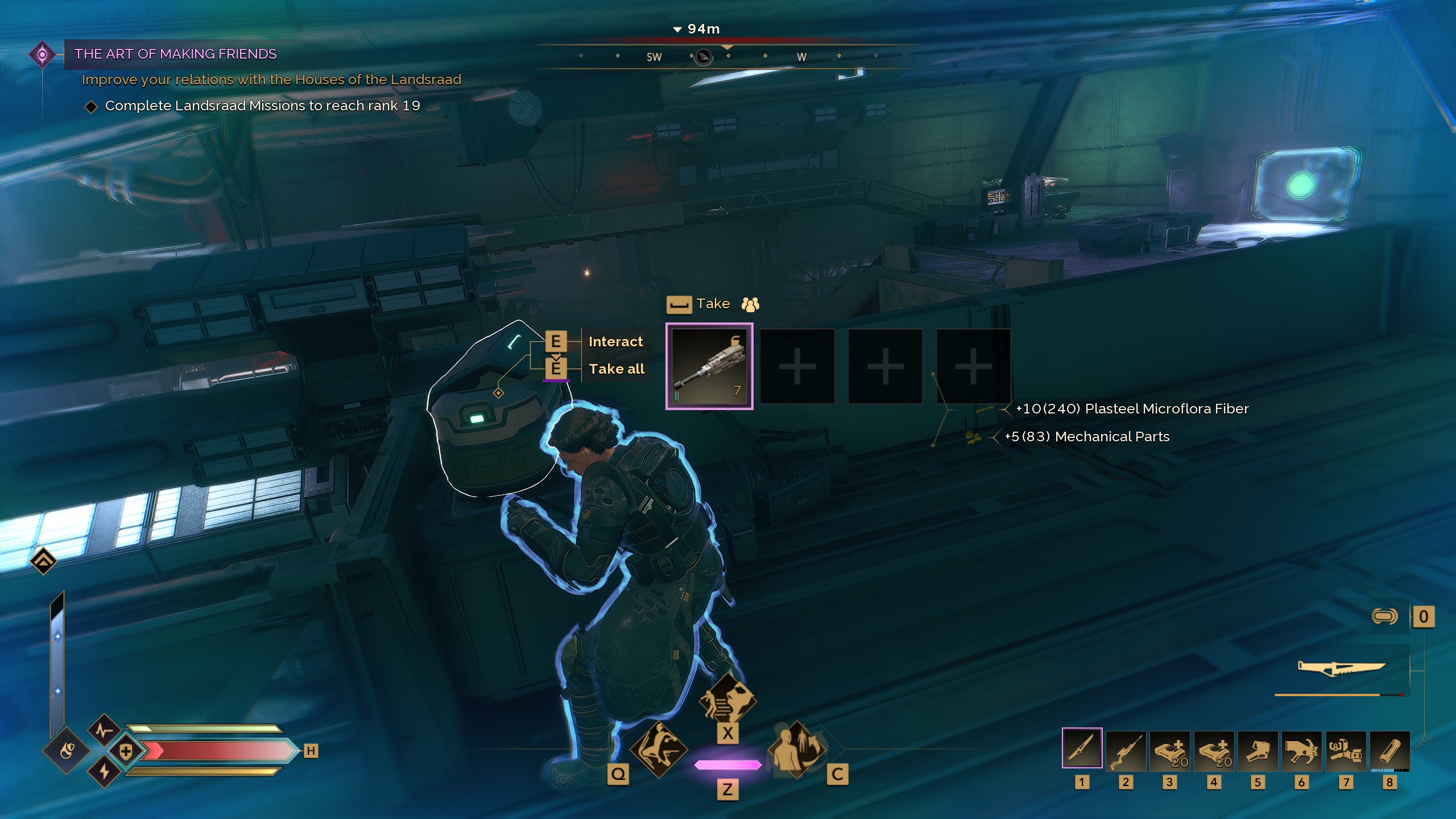Activate the two figures swap ability

[796, 750]
